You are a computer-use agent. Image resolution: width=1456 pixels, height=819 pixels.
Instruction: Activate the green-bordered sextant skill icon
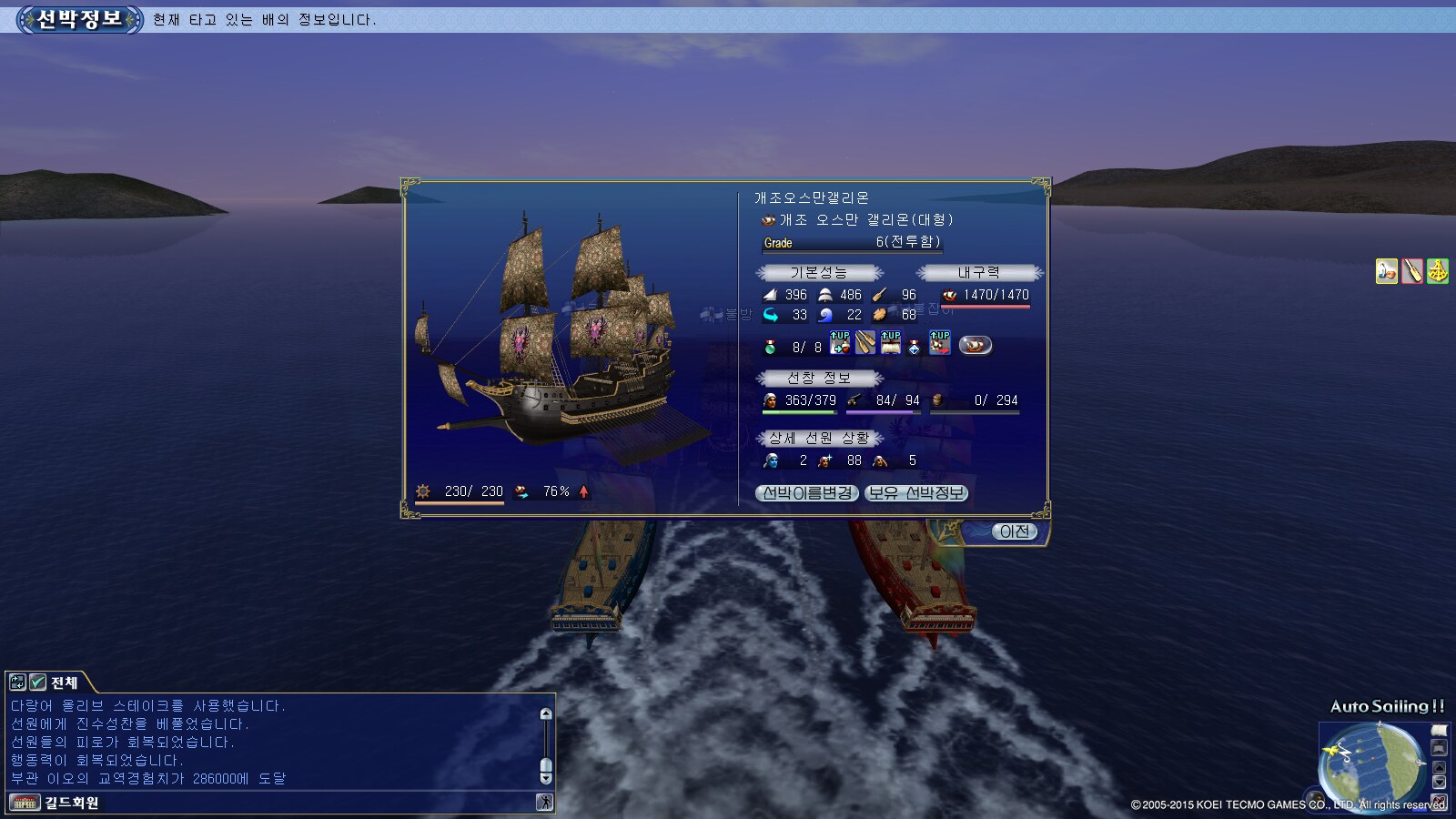click(1437, 271)
